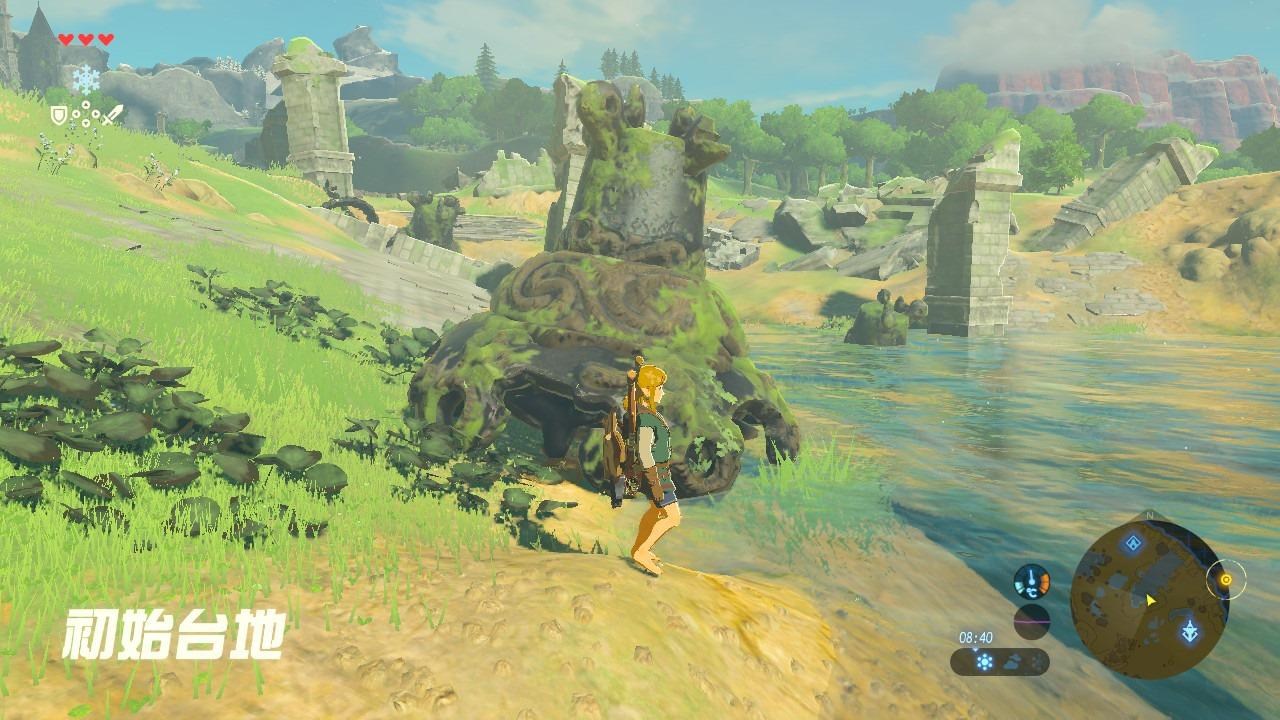
Task: Choose the shield quick-select icon
Action: click(x=58, y=116)
